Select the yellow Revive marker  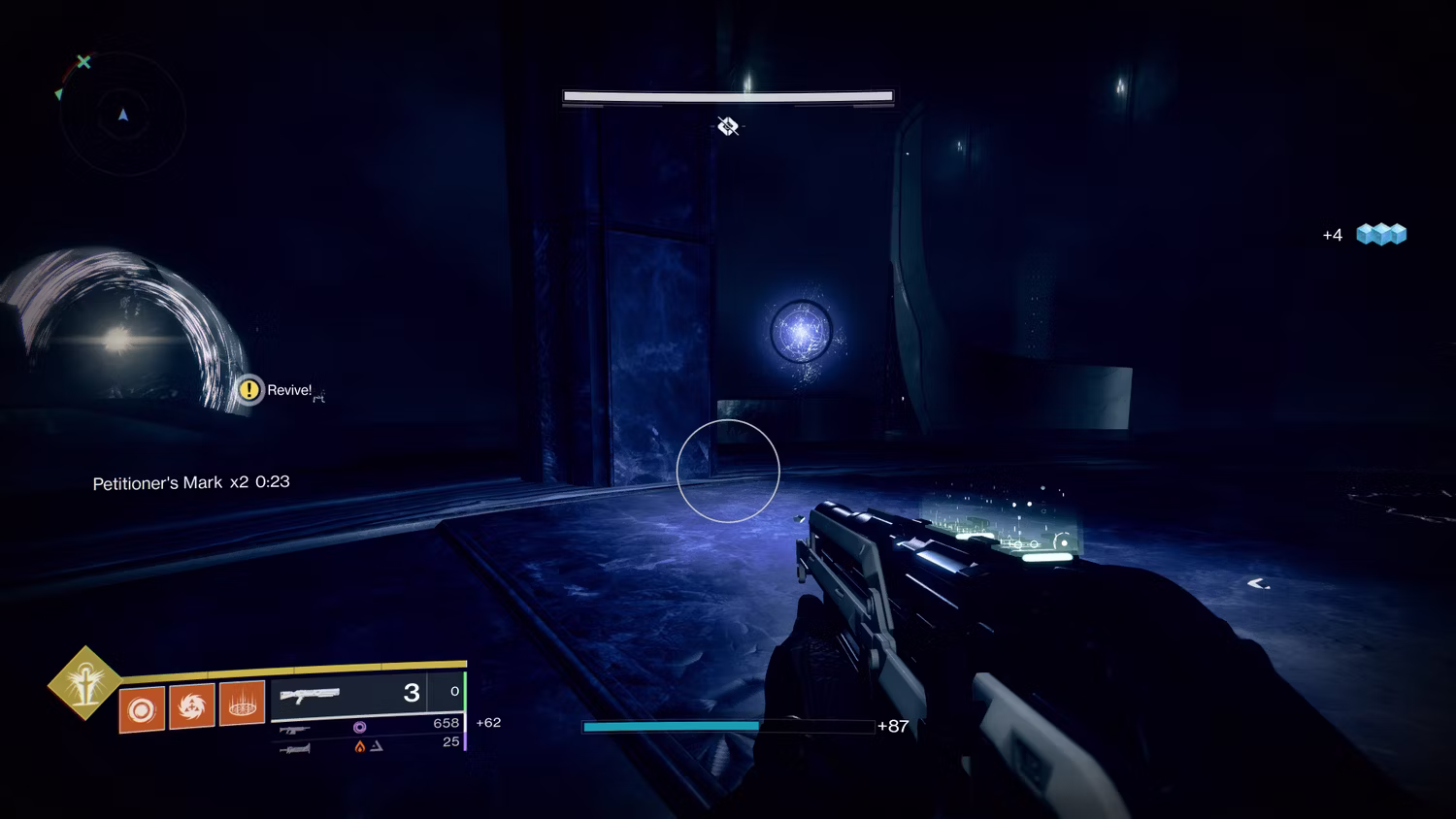click(249, 390)
